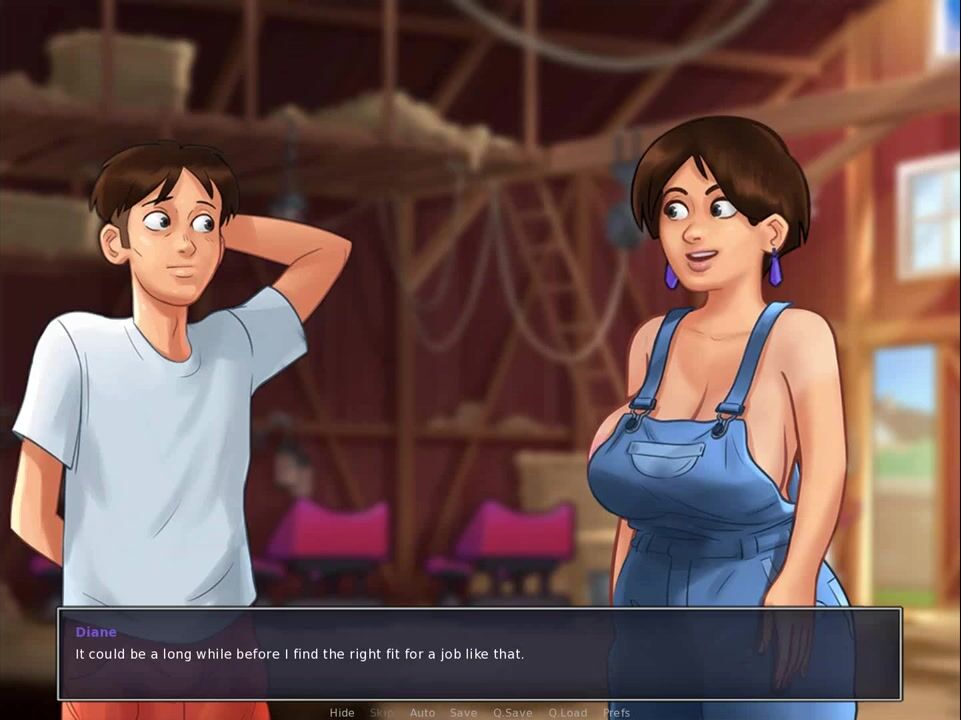
Task: Open the Prefs menu
Action: click(x=616, y=713)
